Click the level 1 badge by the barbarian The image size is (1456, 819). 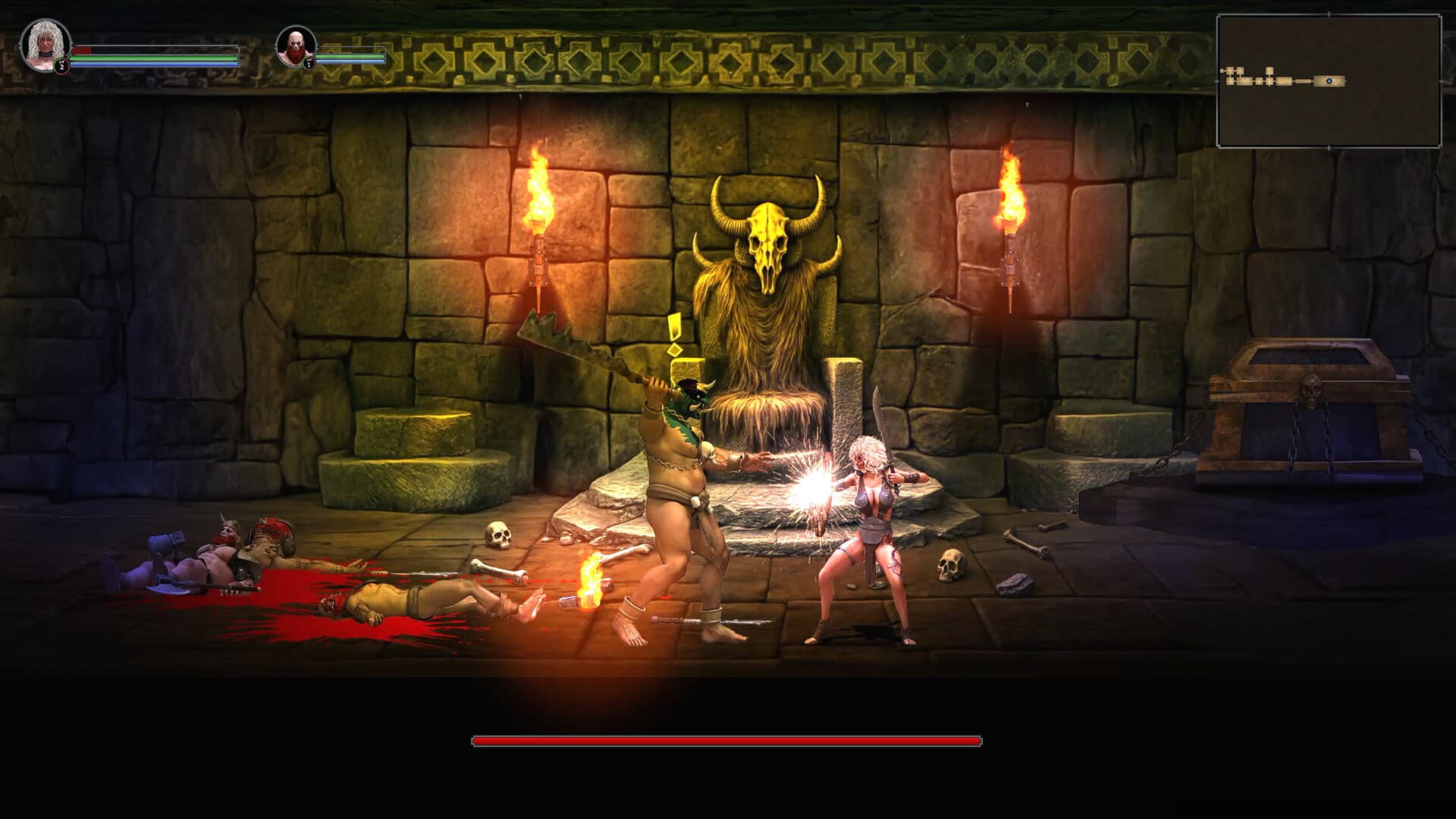click(x=309, y=64)
